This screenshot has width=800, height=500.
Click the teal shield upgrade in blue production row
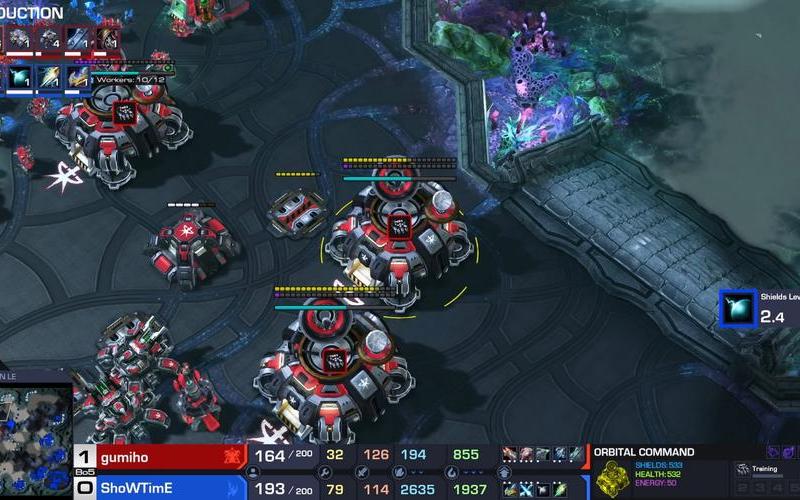(x=18, y=77)
